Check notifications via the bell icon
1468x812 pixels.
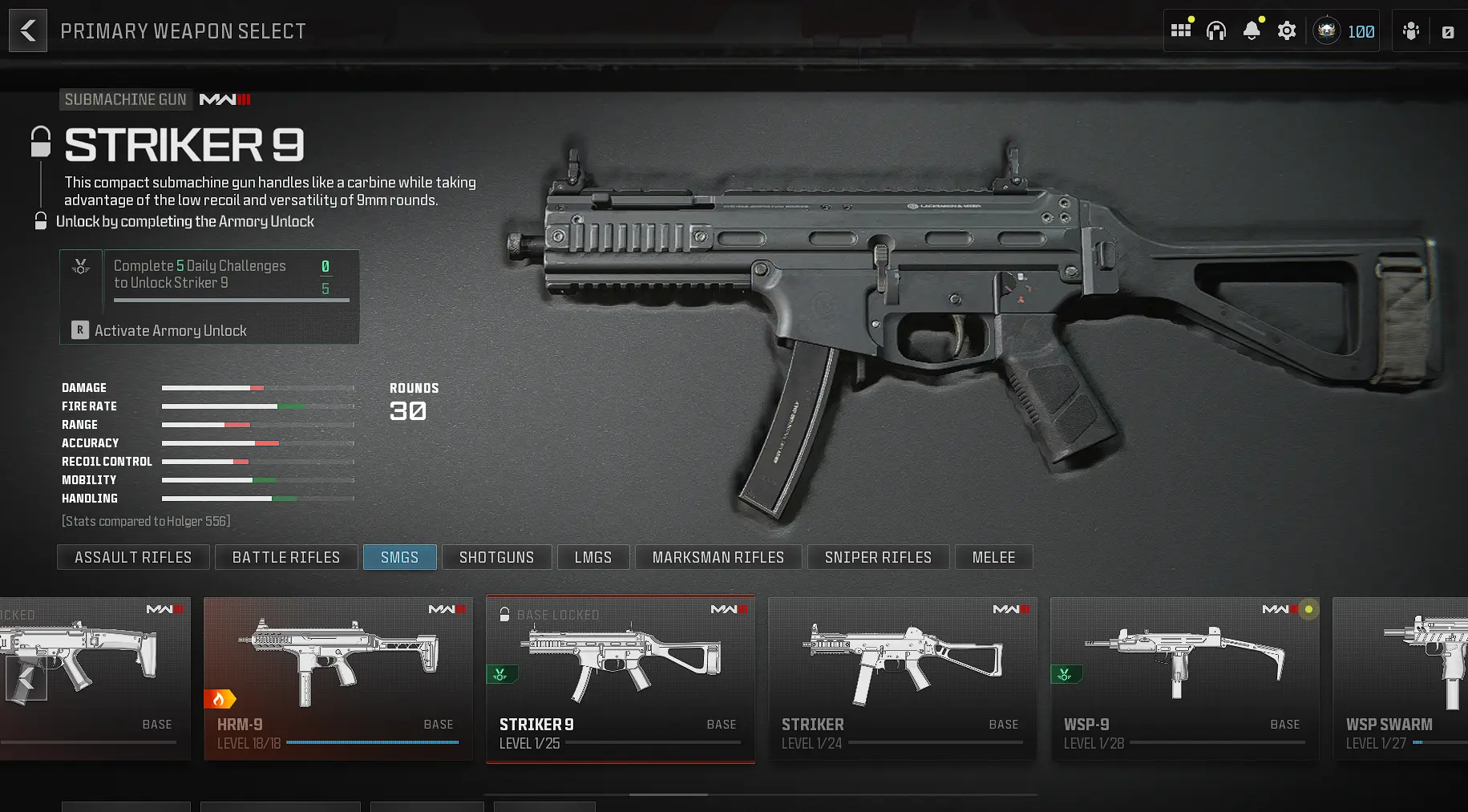[1251, 30]
